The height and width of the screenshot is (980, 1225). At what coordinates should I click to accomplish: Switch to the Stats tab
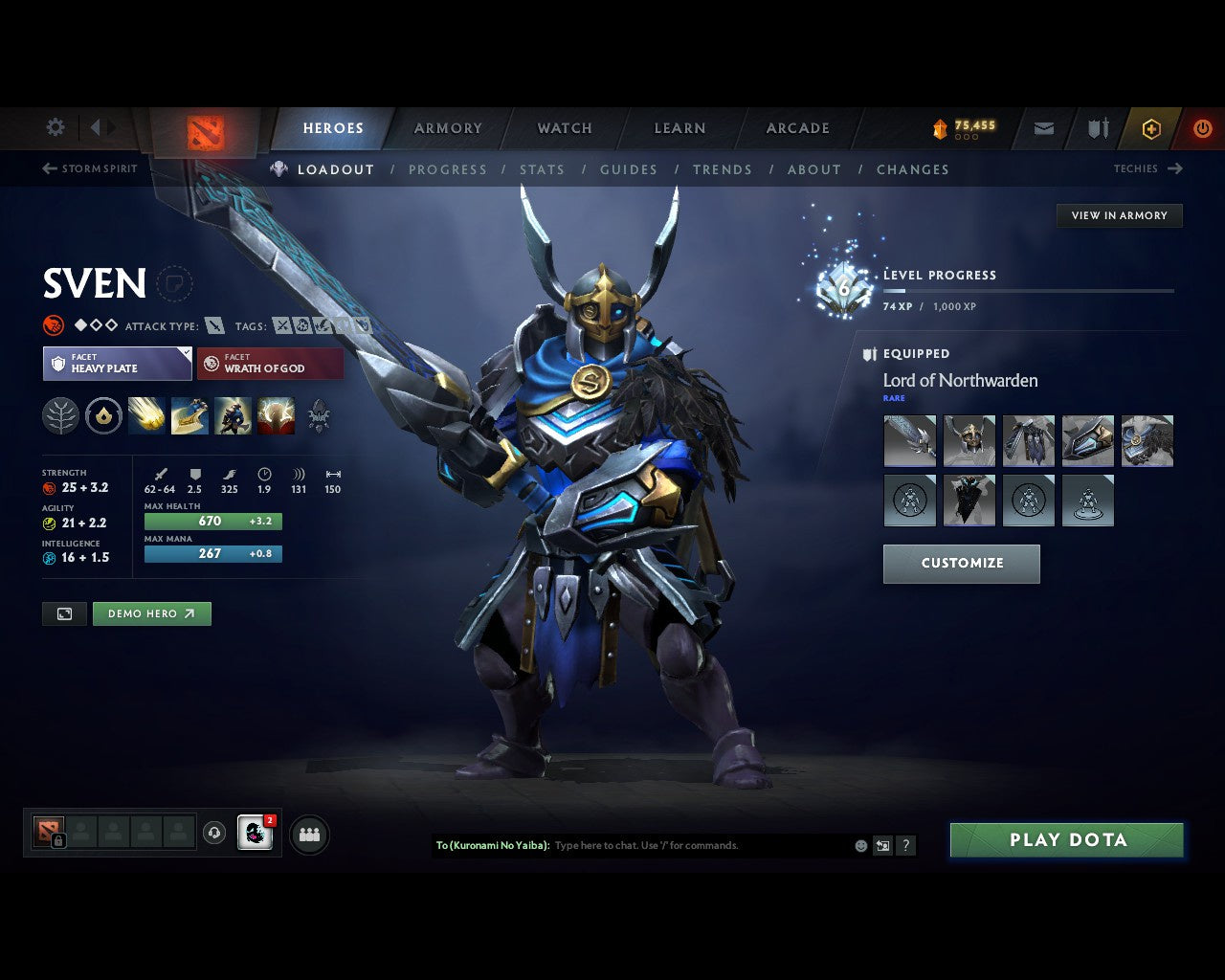coord(542,169)
